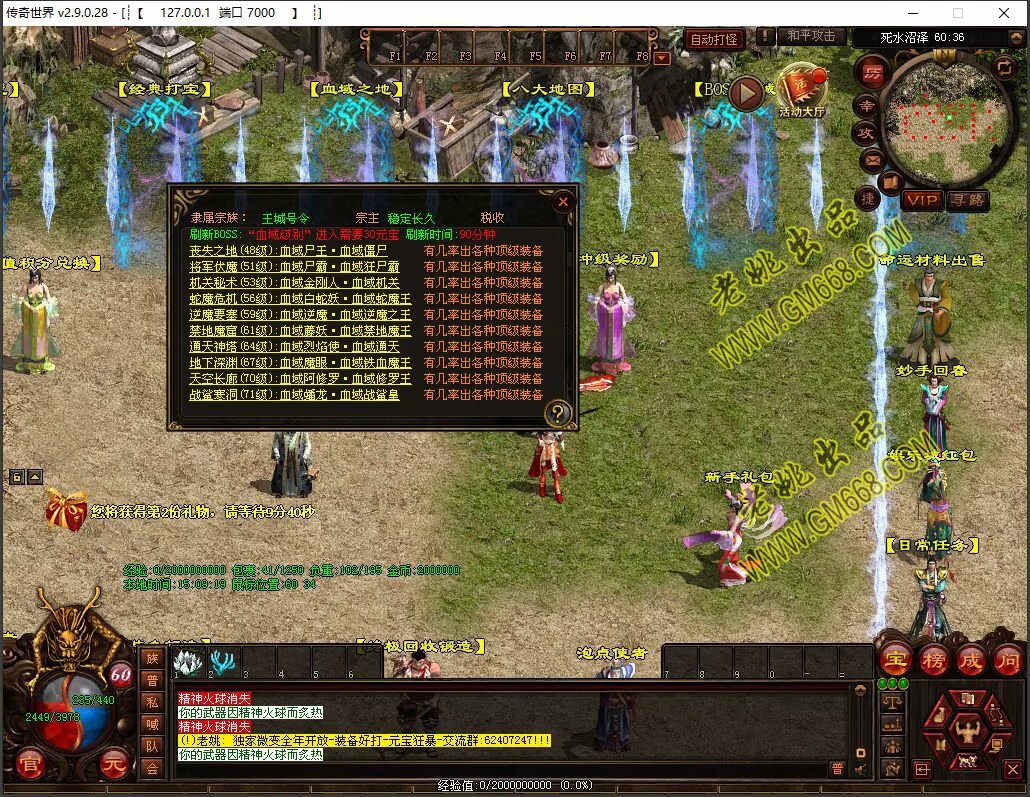The image size is (1030, 797).
Task: Open the VIP panel
Action: point(921,200)
